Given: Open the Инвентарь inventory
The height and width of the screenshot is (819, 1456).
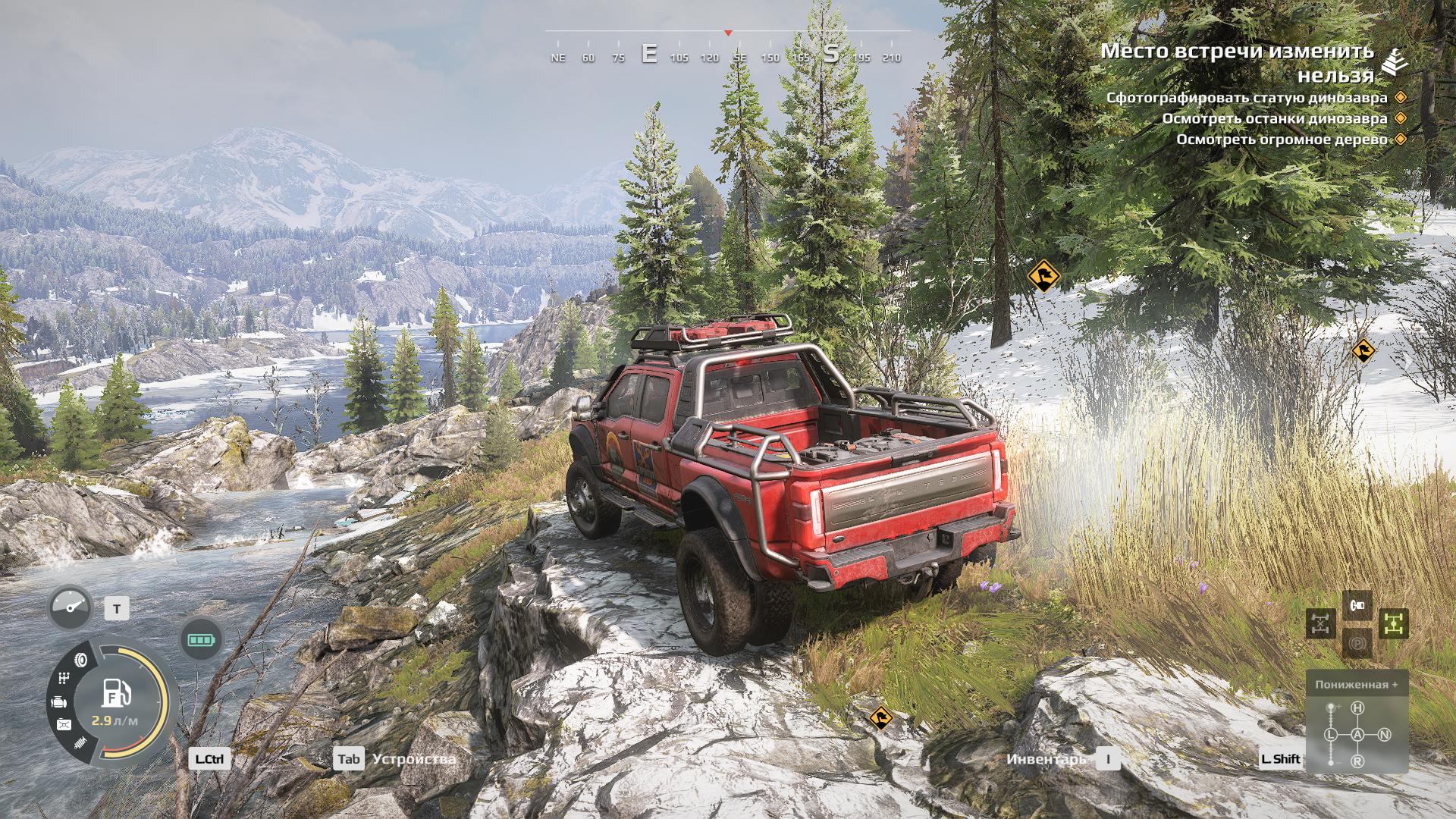Looking at the screenshot, I should [x=1046, y=759].
